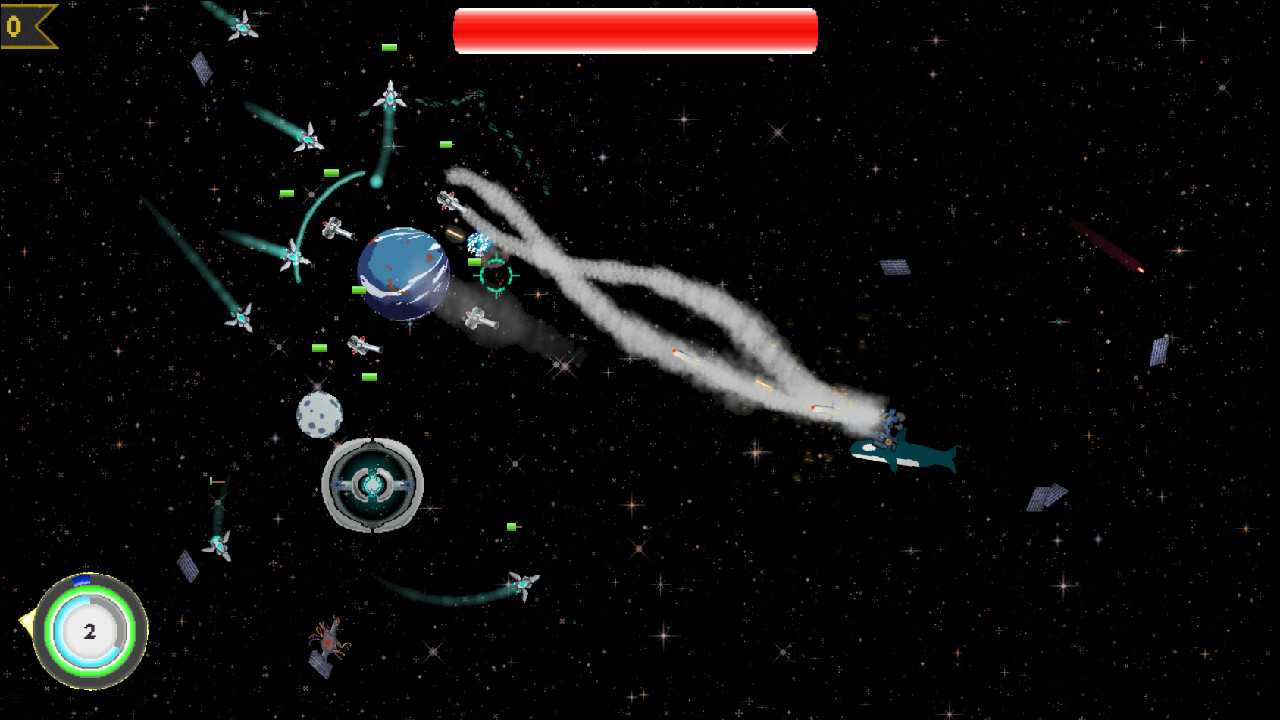Target the orca whale ship

point(905,450)
